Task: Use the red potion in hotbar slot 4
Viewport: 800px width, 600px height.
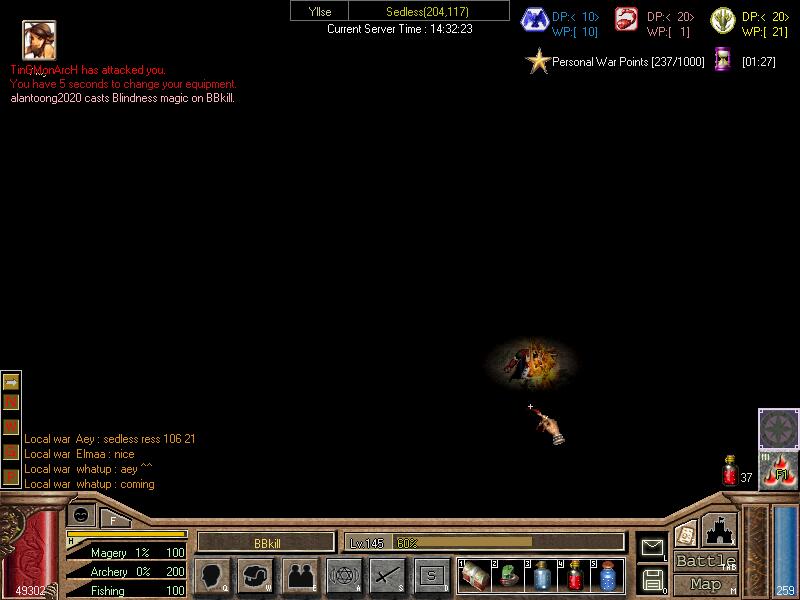Action: (x=575, y=576)
